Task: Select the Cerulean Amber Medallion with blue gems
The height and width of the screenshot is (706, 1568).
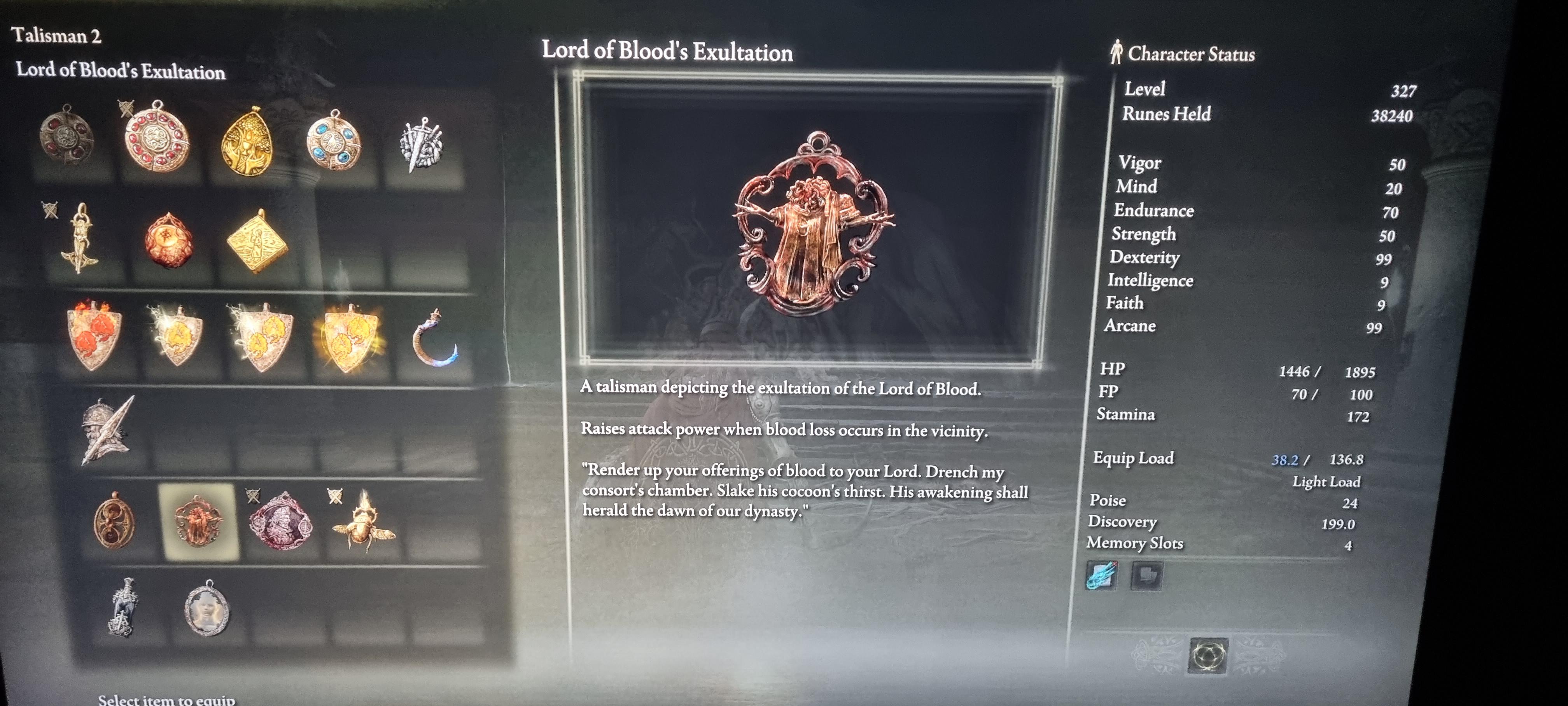Action: [334, 143]
